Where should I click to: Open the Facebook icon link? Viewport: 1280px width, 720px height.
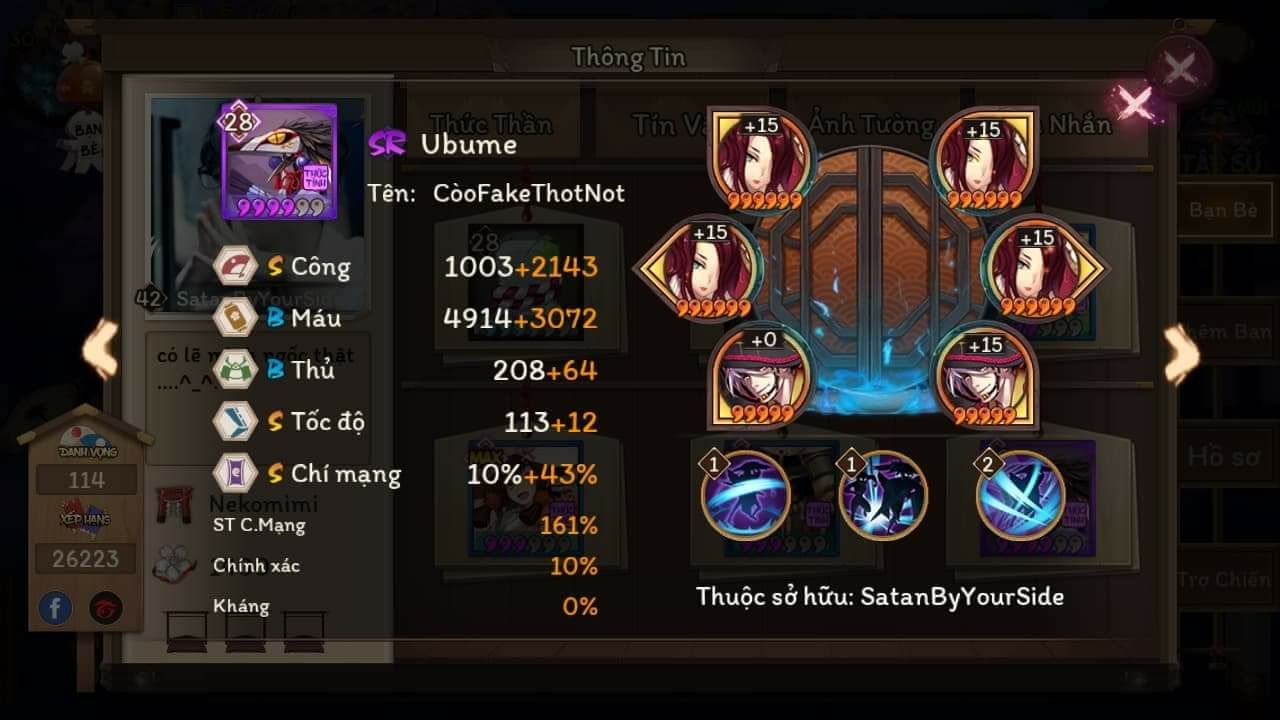coord(56,607)
